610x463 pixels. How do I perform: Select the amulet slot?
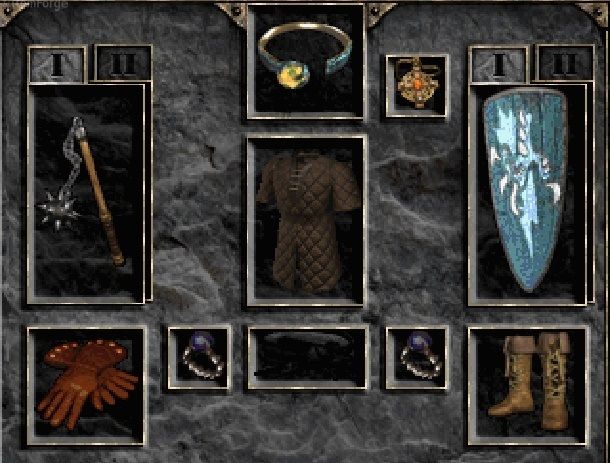click(417, 85)
